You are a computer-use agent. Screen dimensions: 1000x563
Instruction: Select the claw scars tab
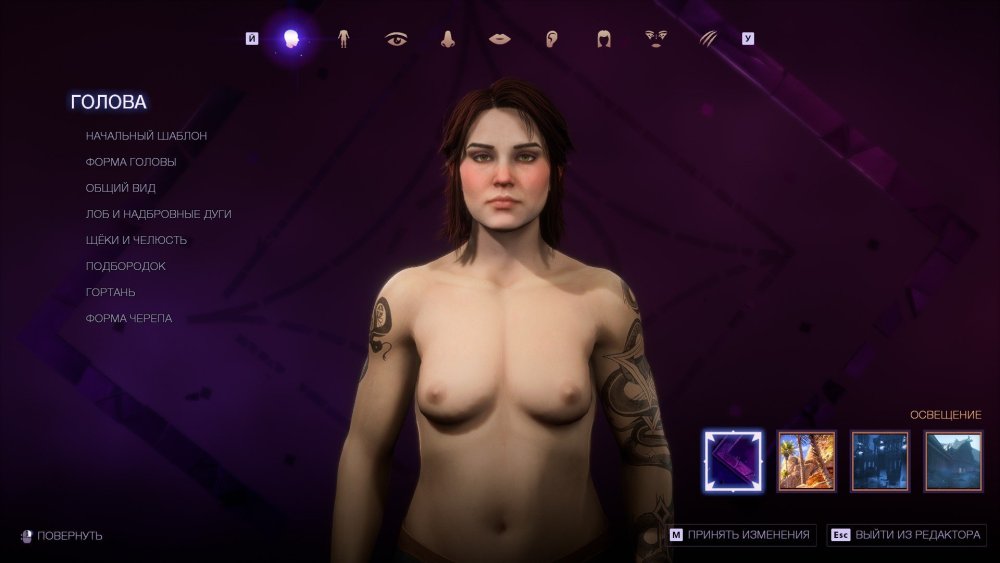(708, 39)
